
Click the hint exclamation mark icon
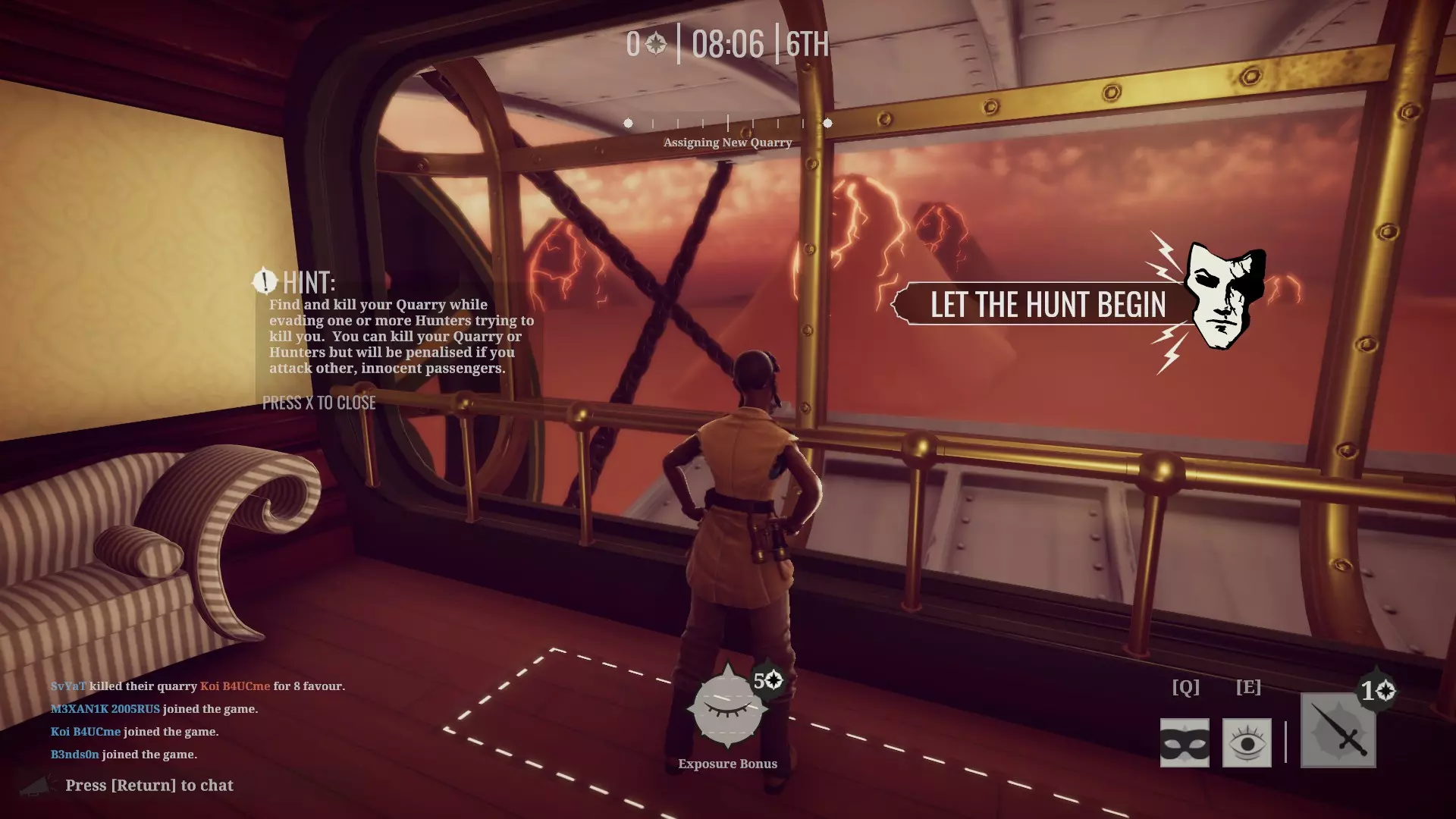[265, 281]
